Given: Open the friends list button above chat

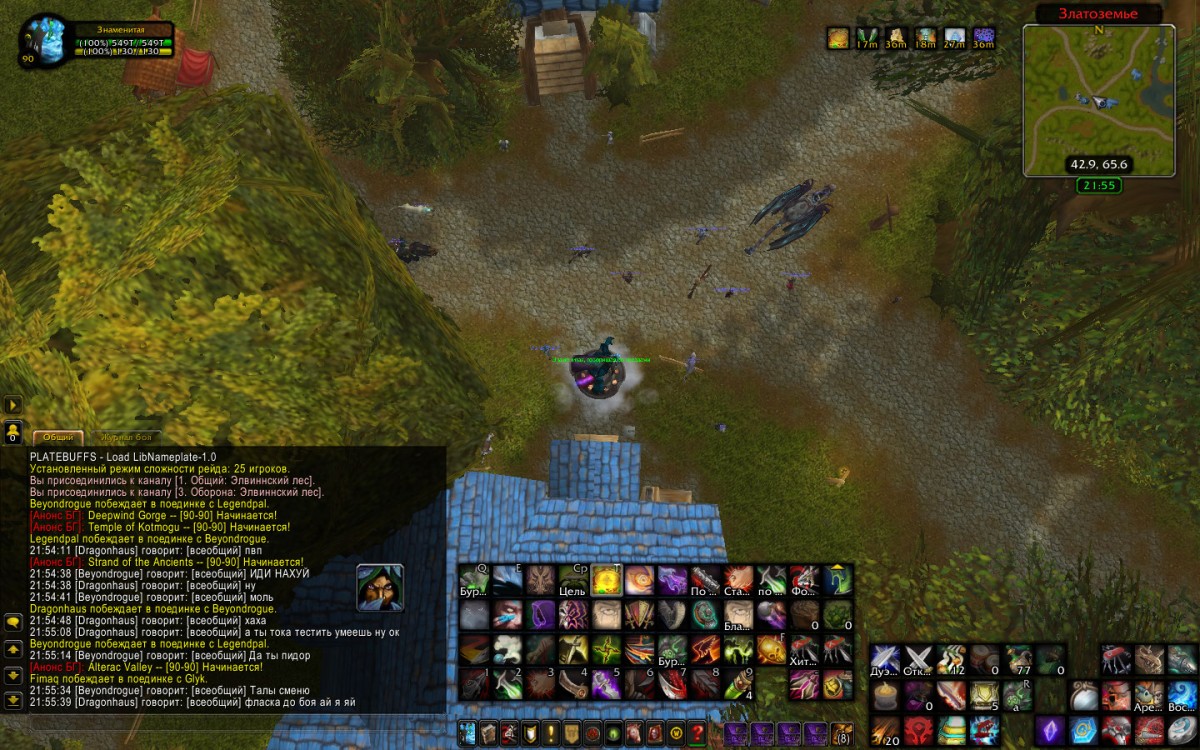Looking at the screenshot, I should tap(13, 432).
